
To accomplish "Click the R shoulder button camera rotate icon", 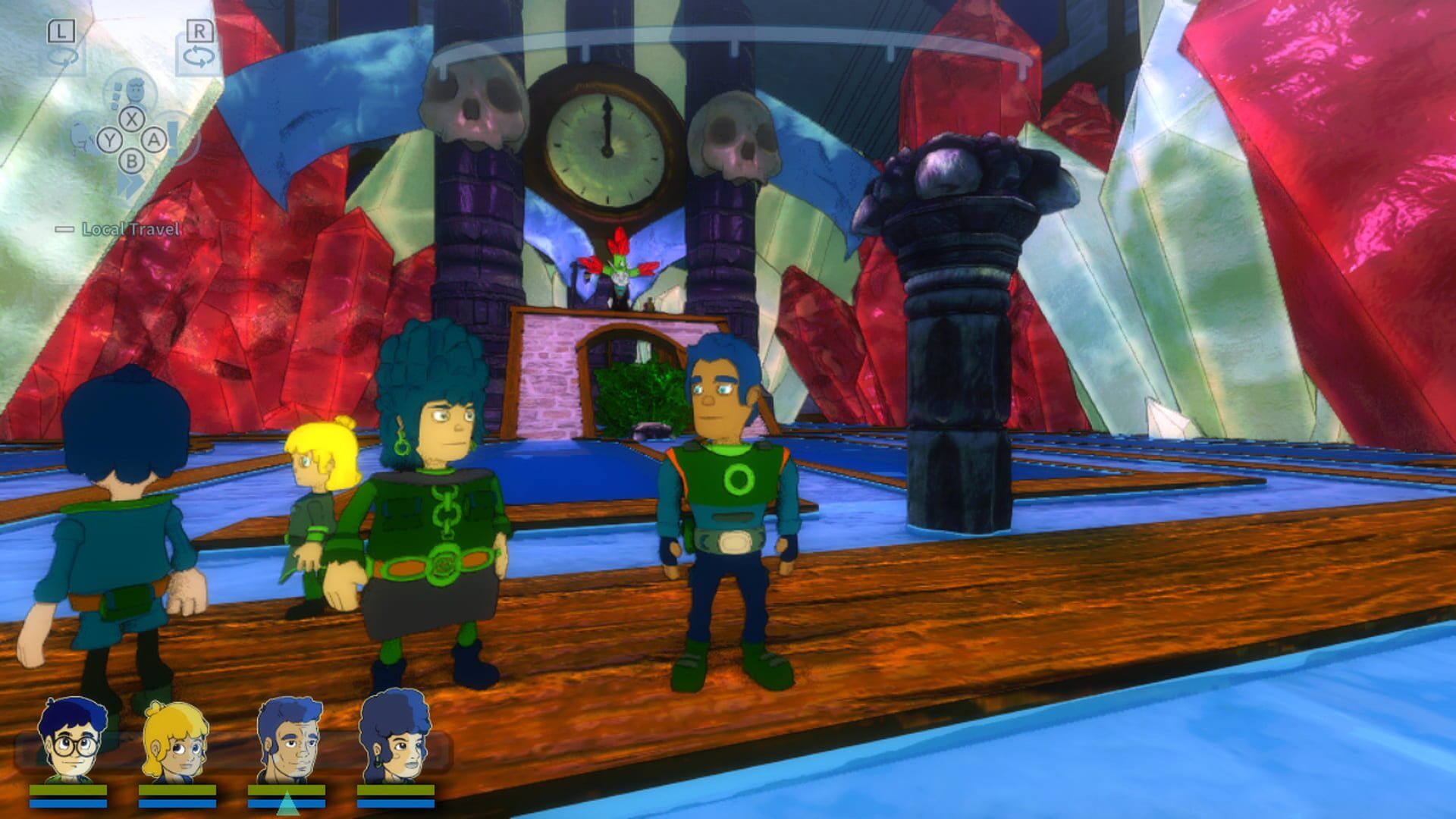I will 199,55.
